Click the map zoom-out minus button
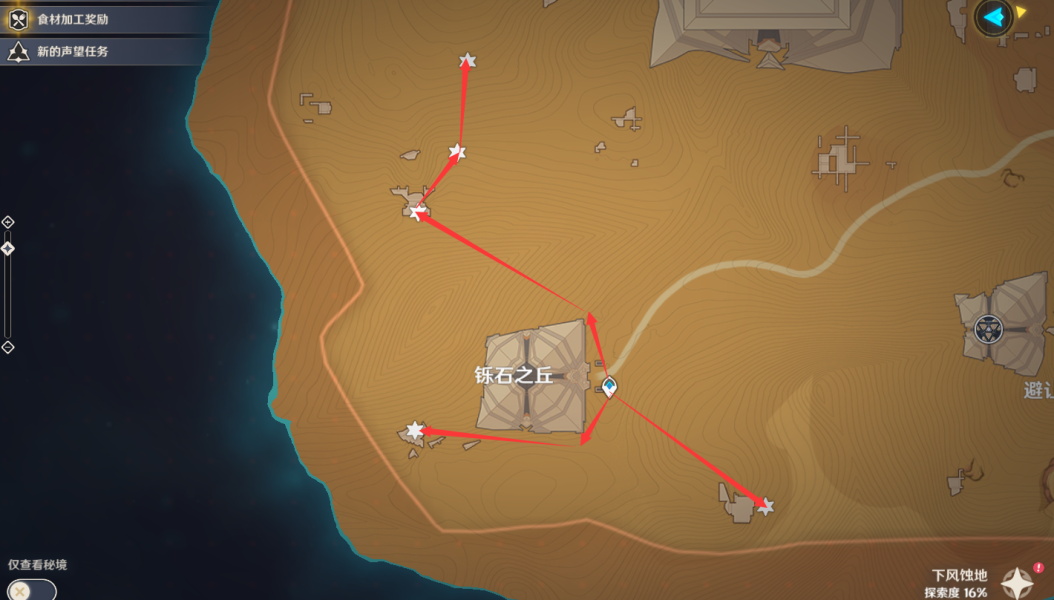This screenshot has height=600, width=1054. click(8, 347)
